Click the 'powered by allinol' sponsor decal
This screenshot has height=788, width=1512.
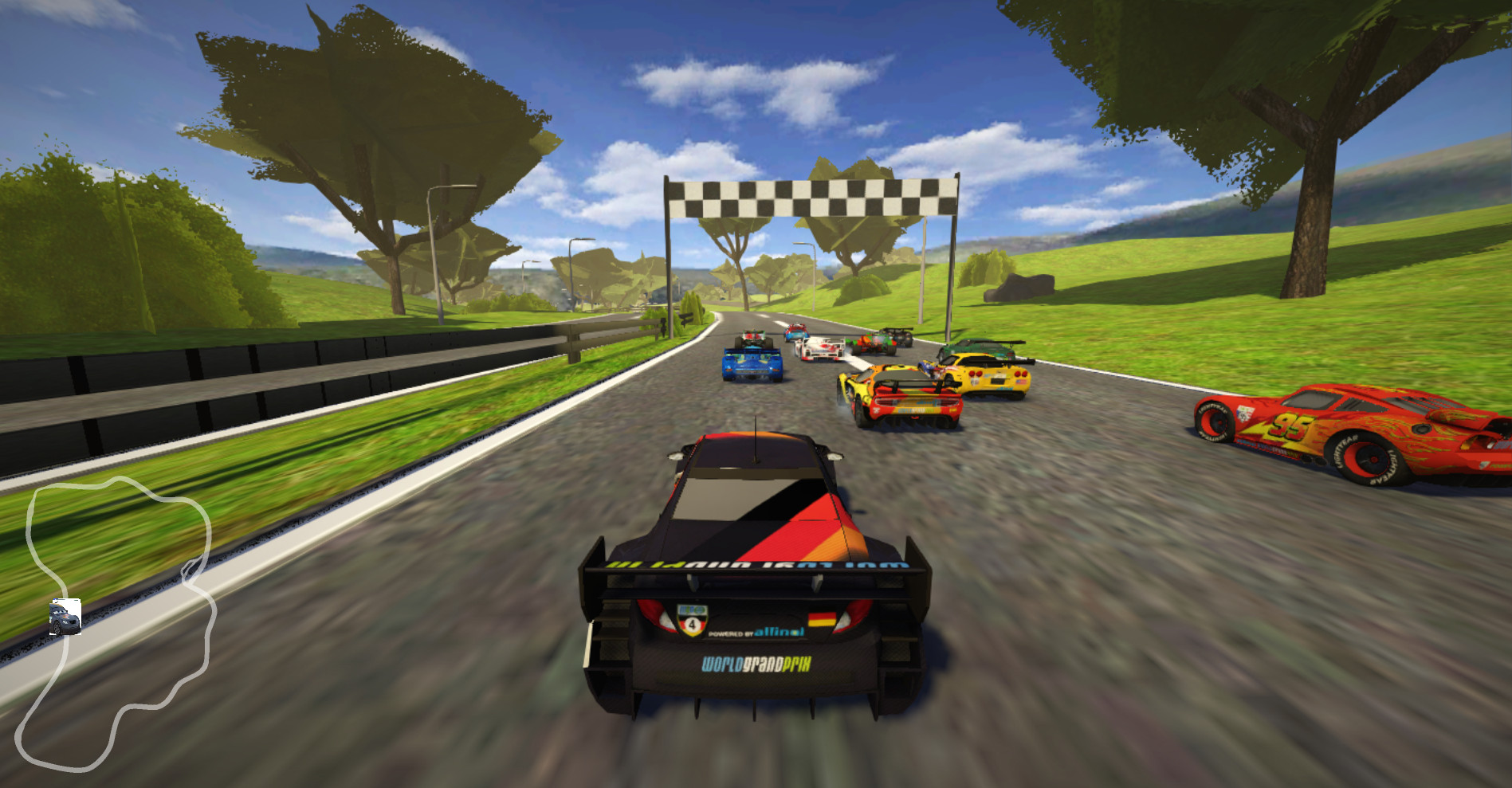point(756,632)
